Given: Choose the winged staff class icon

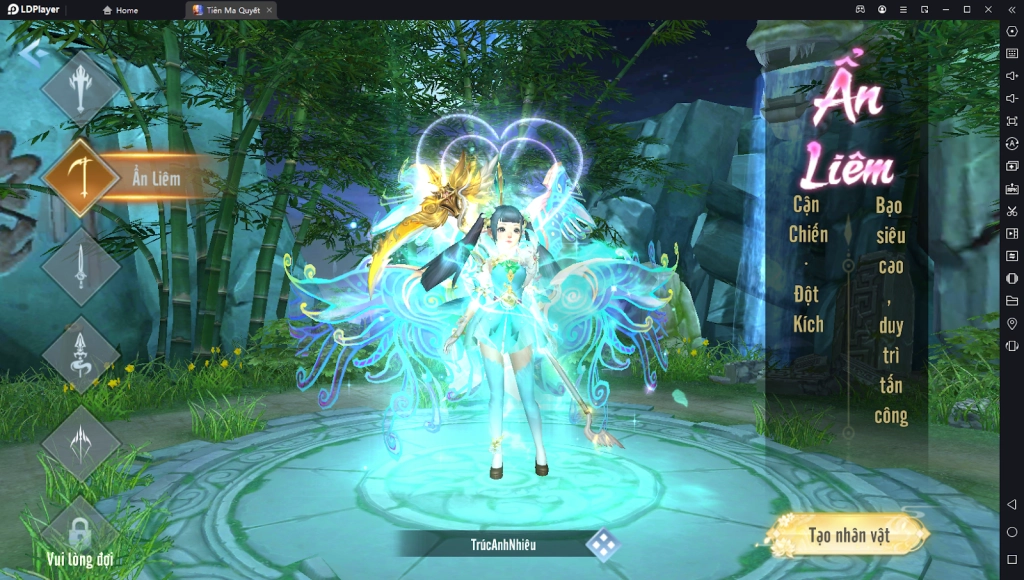Looking at the screenshot, I should [81, 90].
